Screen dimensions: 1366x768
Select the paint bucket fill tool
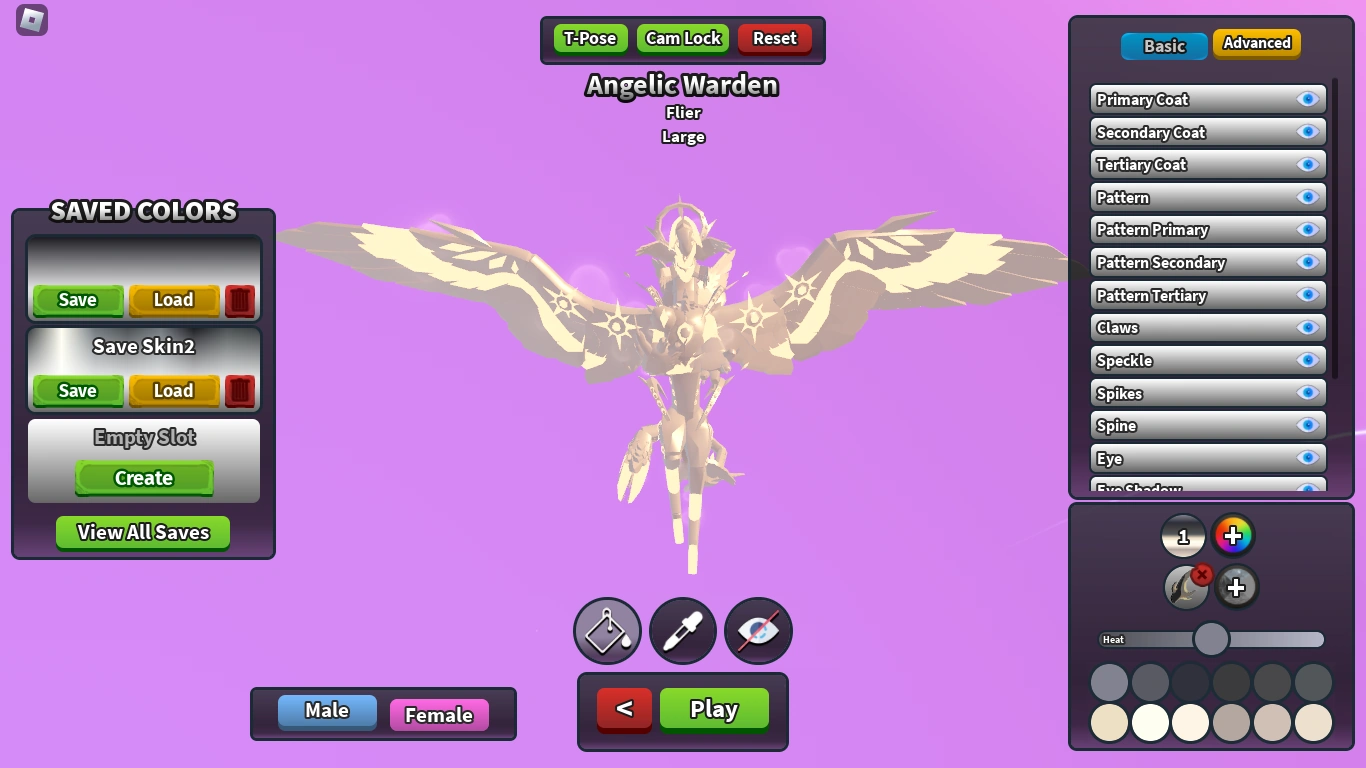607,631
